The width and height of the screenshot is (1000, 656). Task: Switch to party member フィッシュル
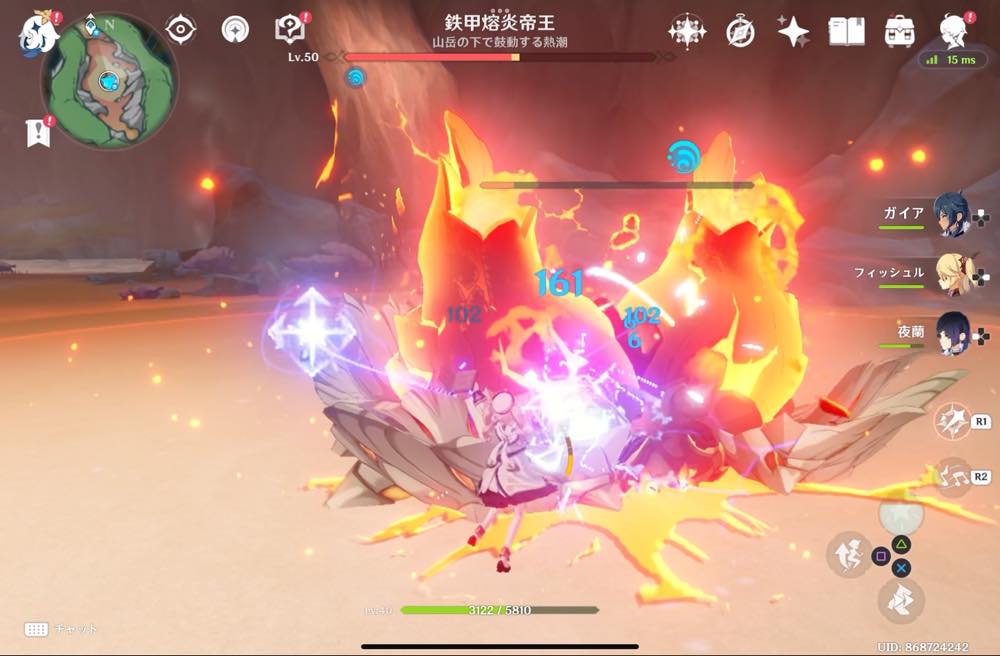[x=951, y=273]
